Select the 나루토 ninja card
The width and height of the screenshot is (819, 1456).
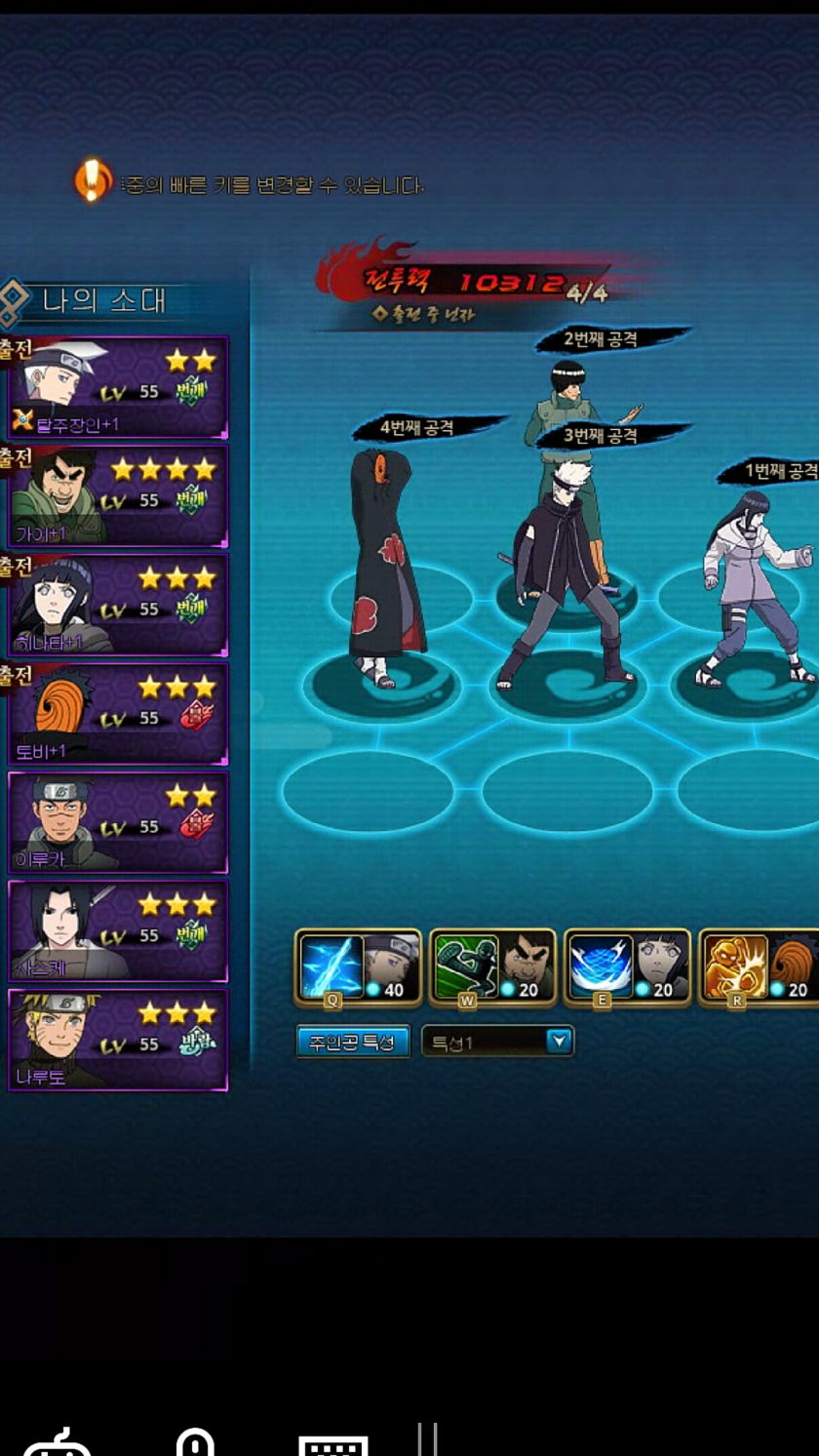click(118, 1041)
